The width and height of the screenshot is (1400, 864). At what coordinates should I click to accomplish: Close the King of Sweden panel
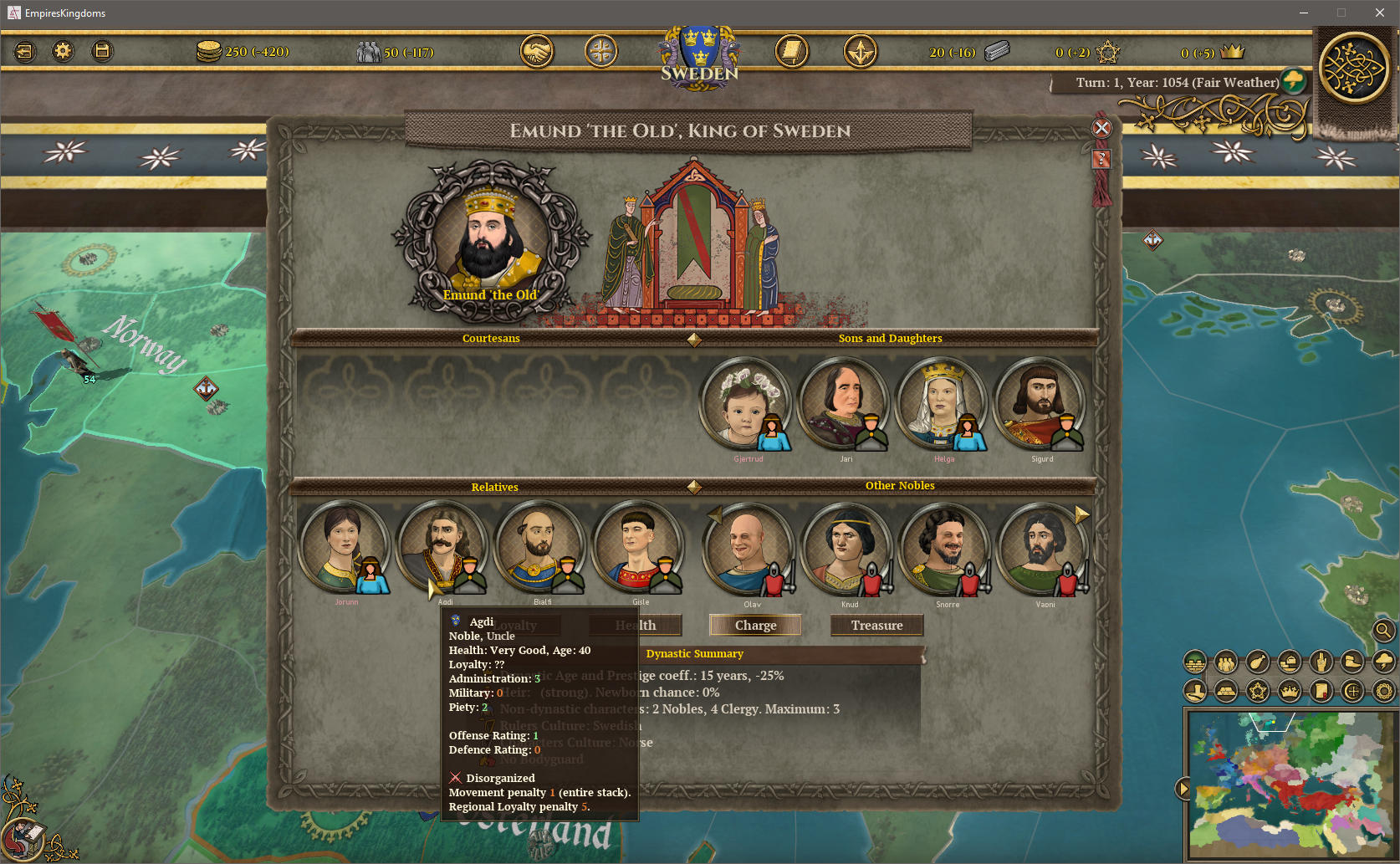coord(1101,128)
